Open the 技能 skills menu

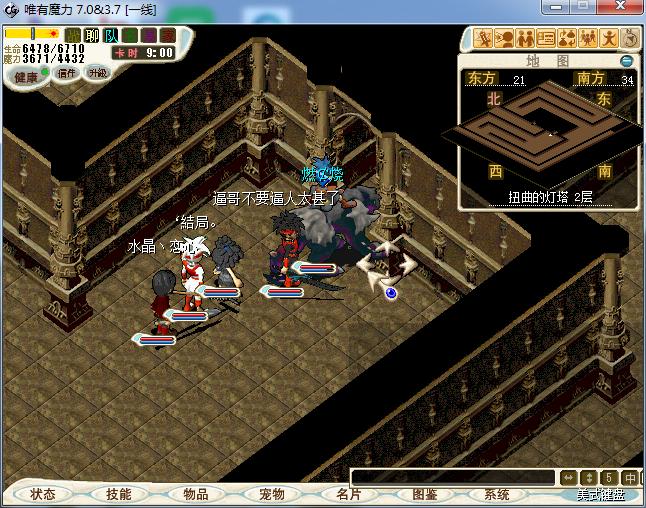click(119, 494)
